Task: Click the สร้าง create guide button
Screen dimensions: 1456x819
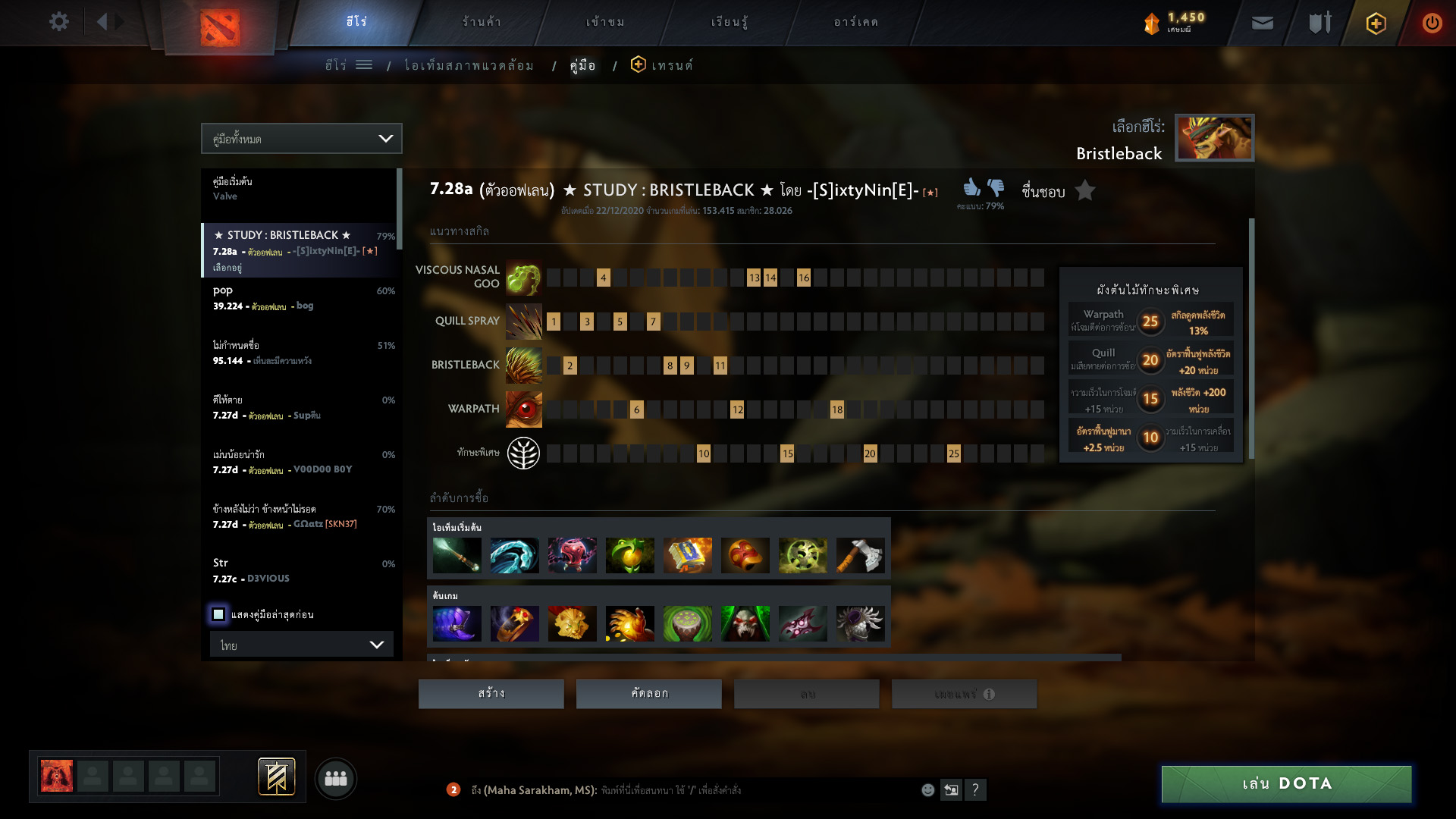Action: (x=491, y=694)
